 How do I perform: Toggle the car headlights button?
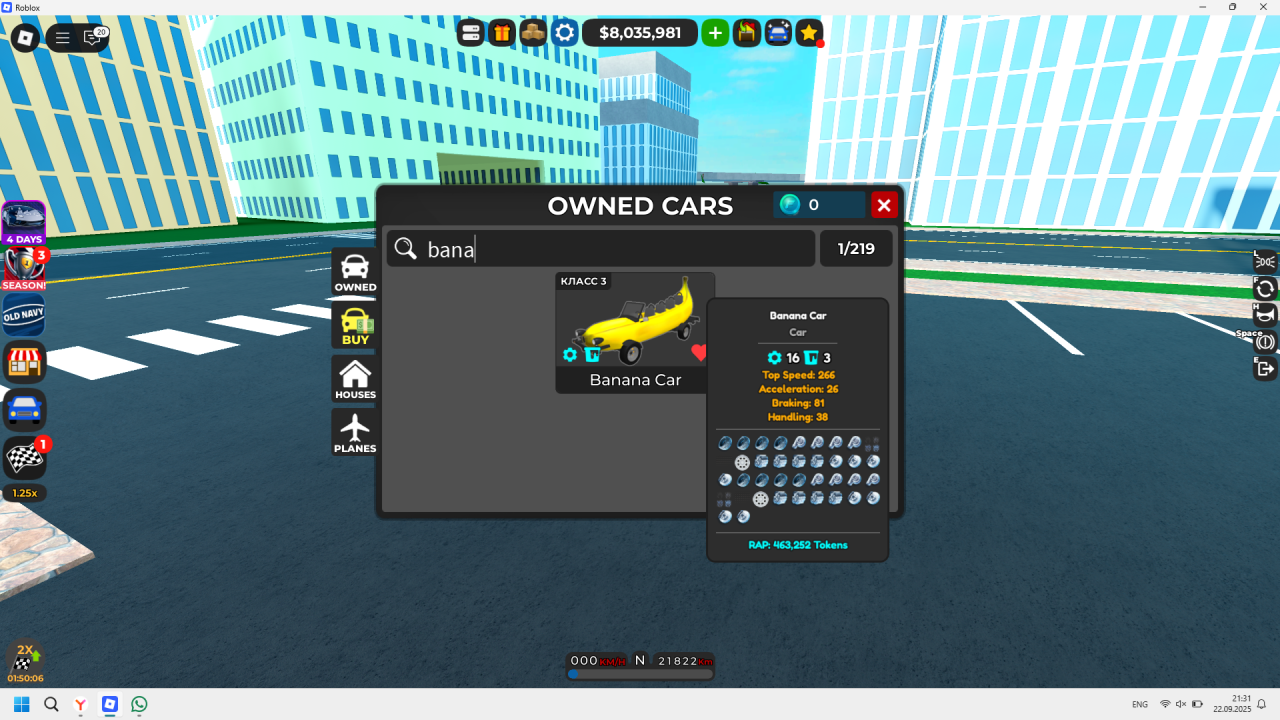tap(1265, 262)
